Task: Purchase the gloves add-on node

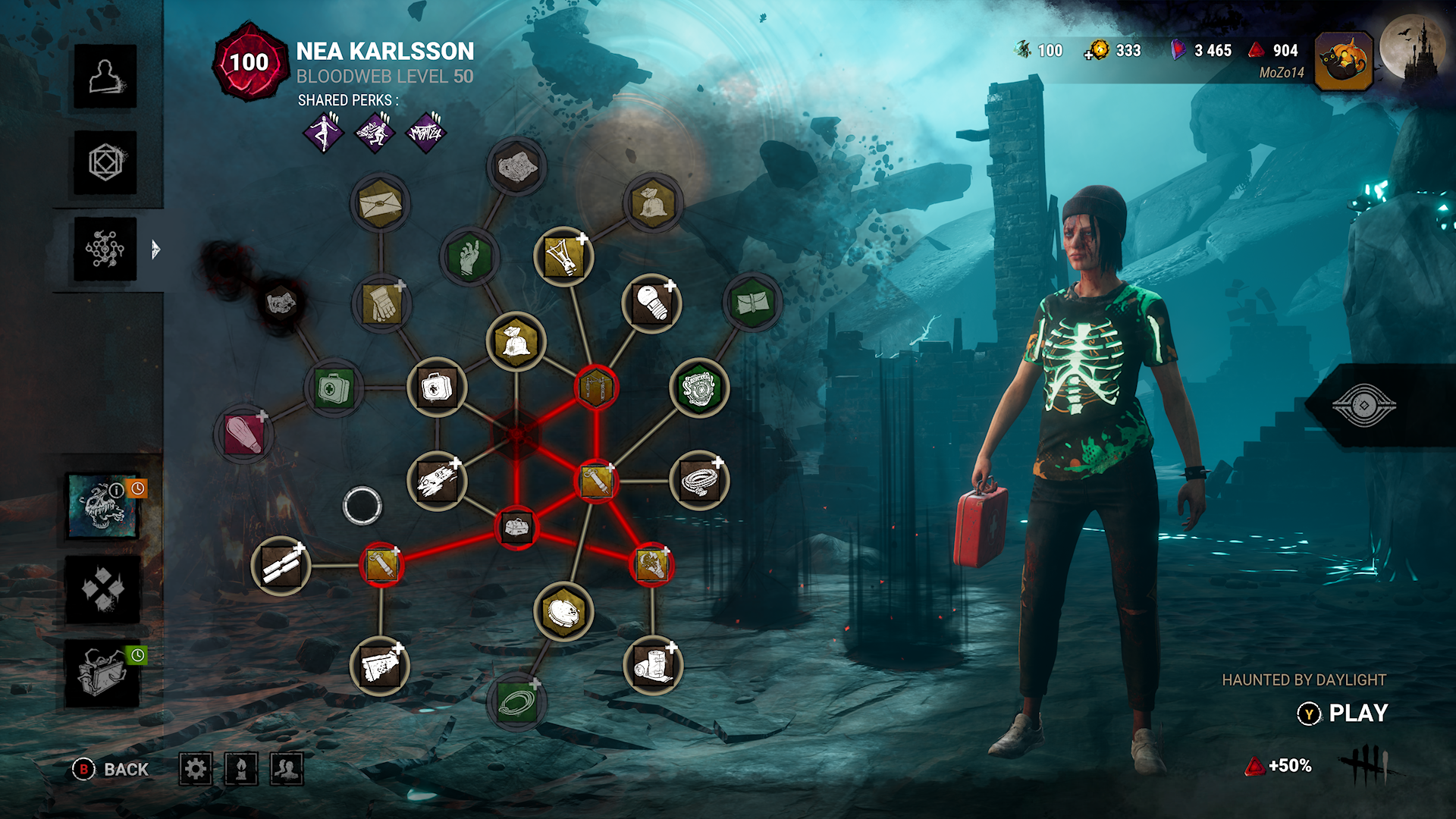Action: (381, 303)
